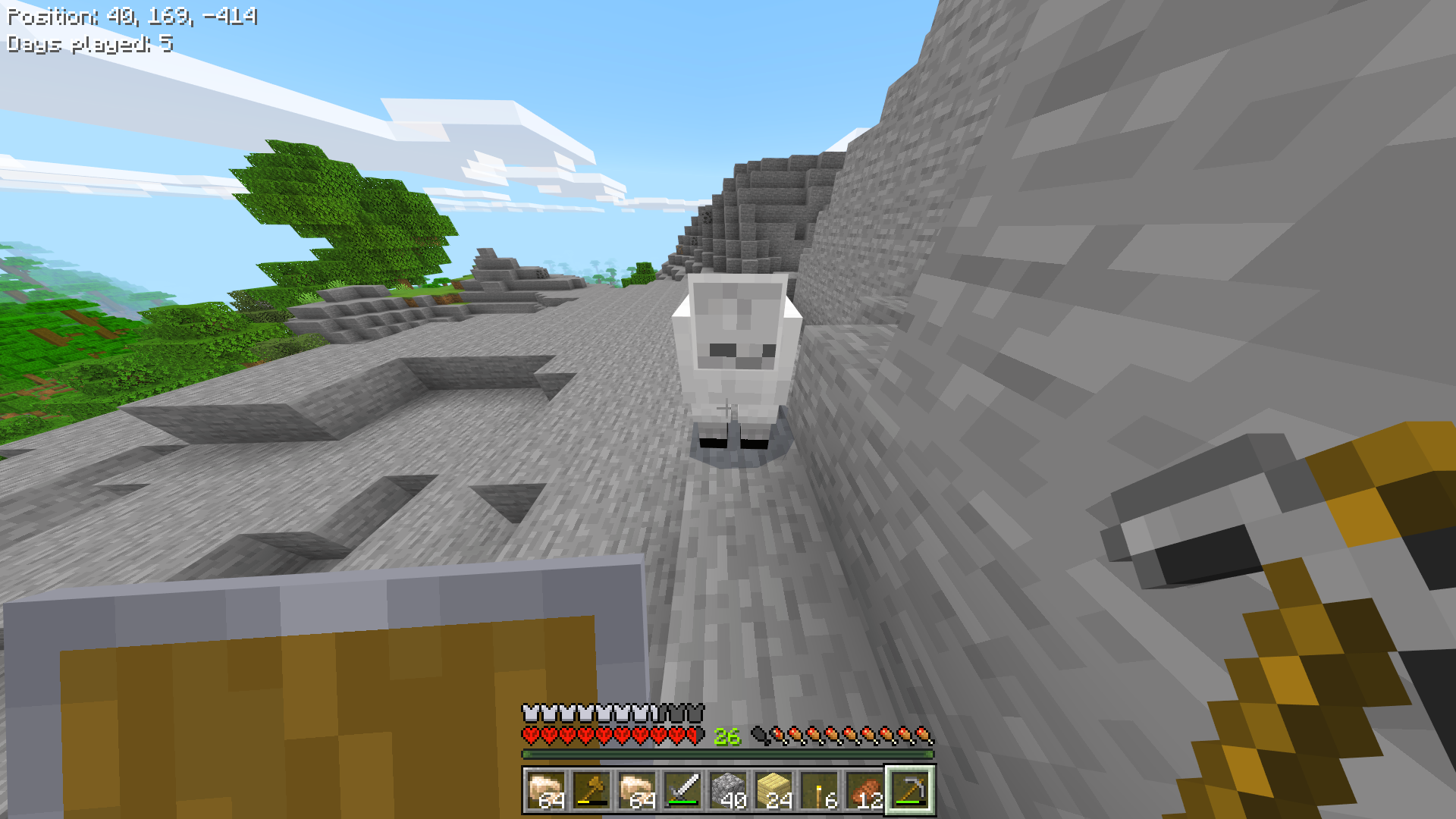
Task: Click the map held in the offhand
Action: pyautogui.click(x=303, y=698)
